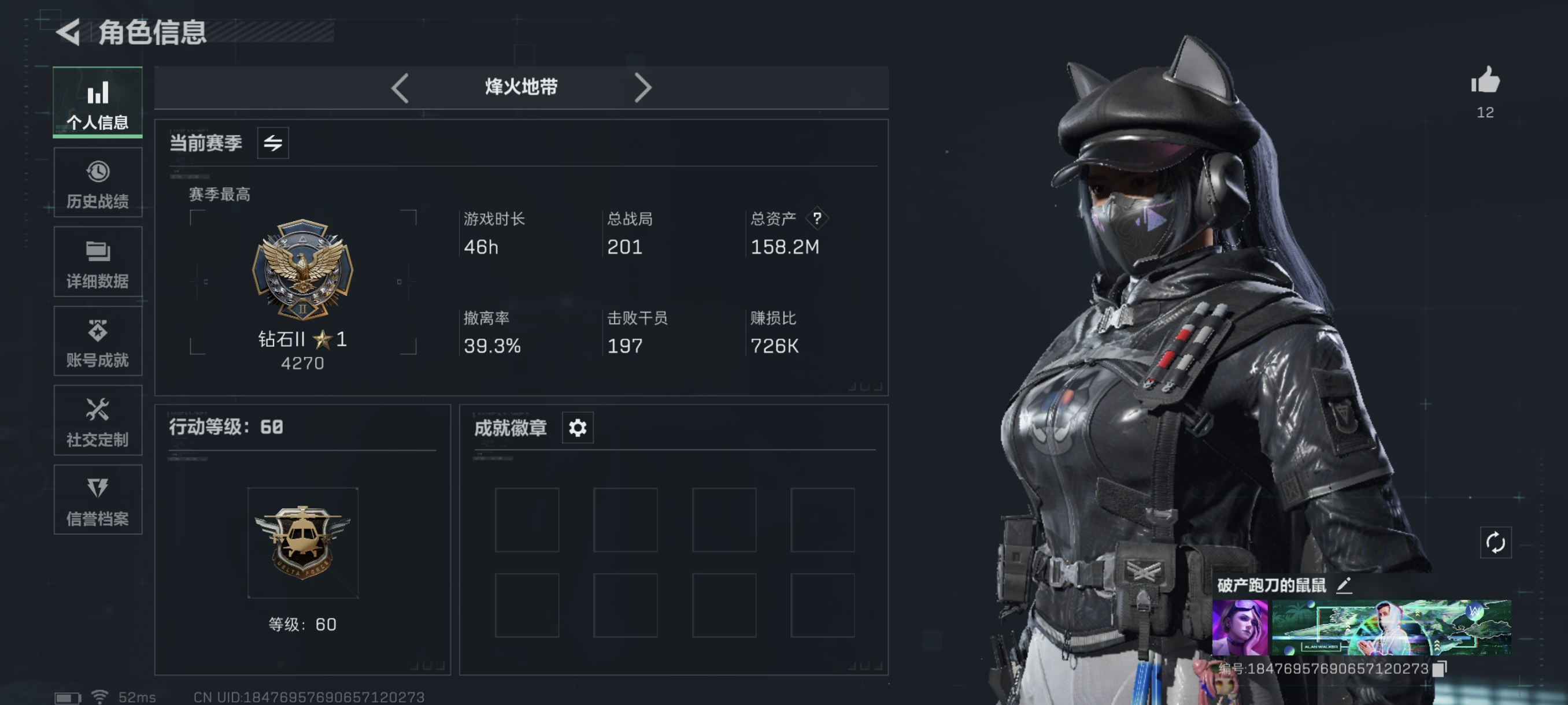1568x705 pixels.
Task: Copy the 编号 player ID number
Action: click(x=1440, y=669)
